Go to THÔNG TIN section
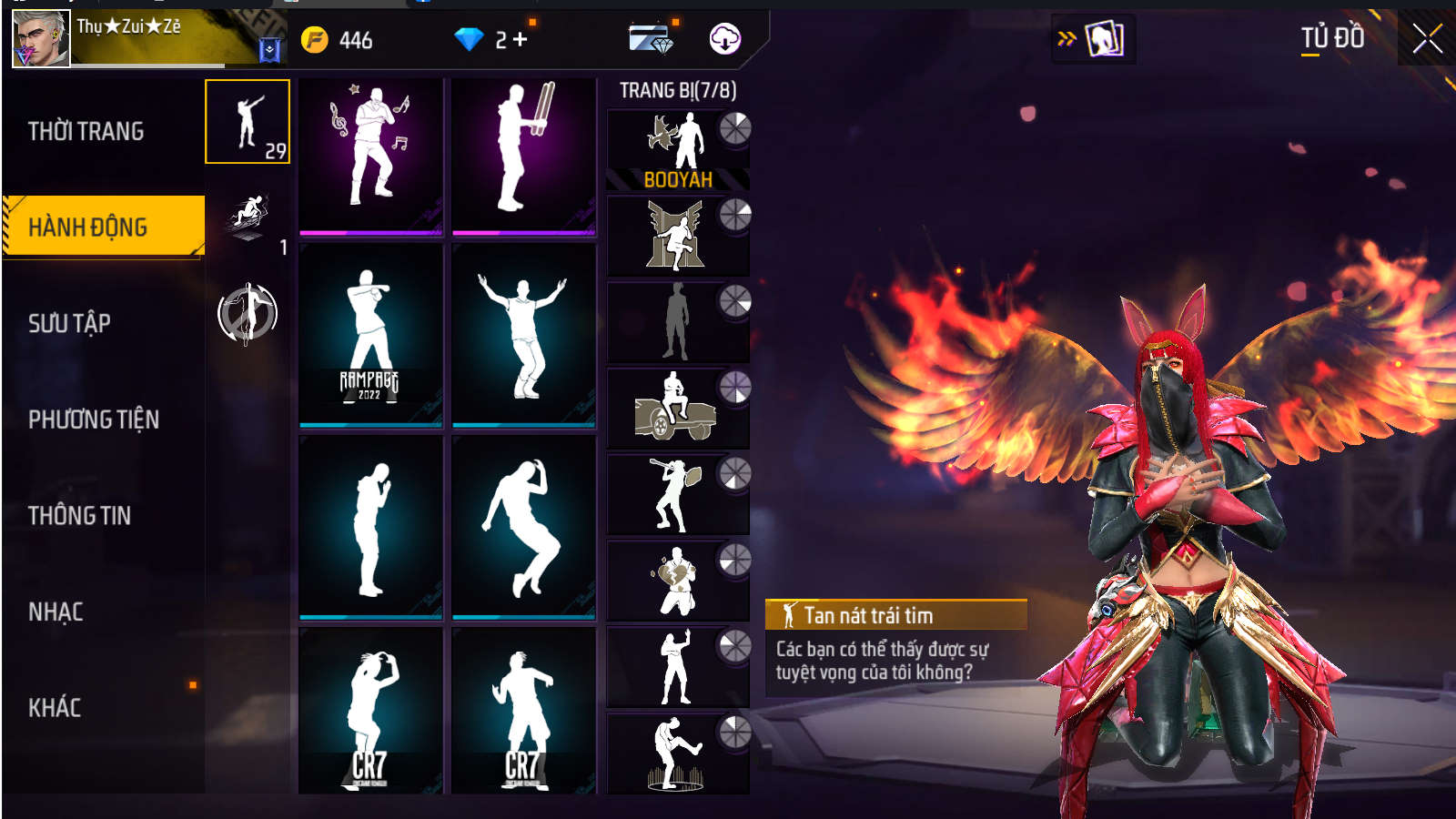This screenshot has height=819, width=1456. 80,516
